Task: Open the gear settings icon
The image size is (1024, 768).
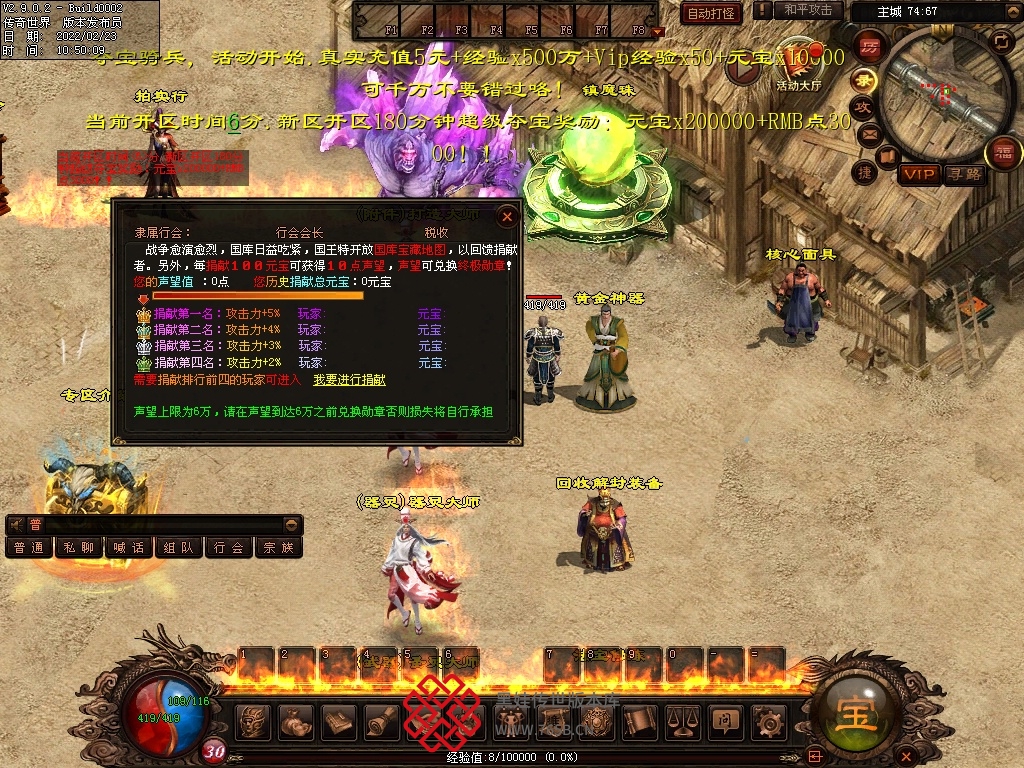Action: click(768, 721)
